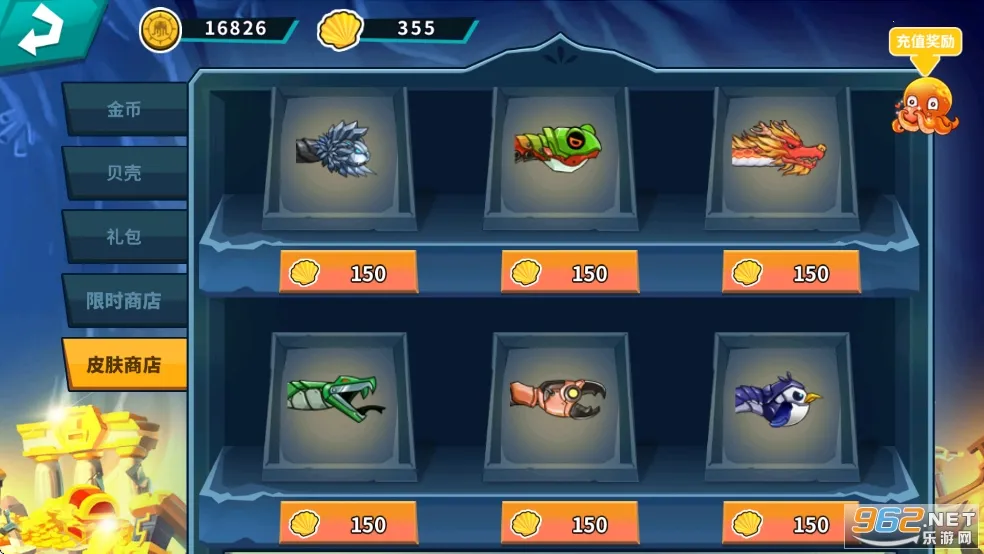Image resolution: width=984 pixels, height=554 pixels.
Task: Buy the green snake skin for 150
Action: pyautogui.click(x=348, y=524)
